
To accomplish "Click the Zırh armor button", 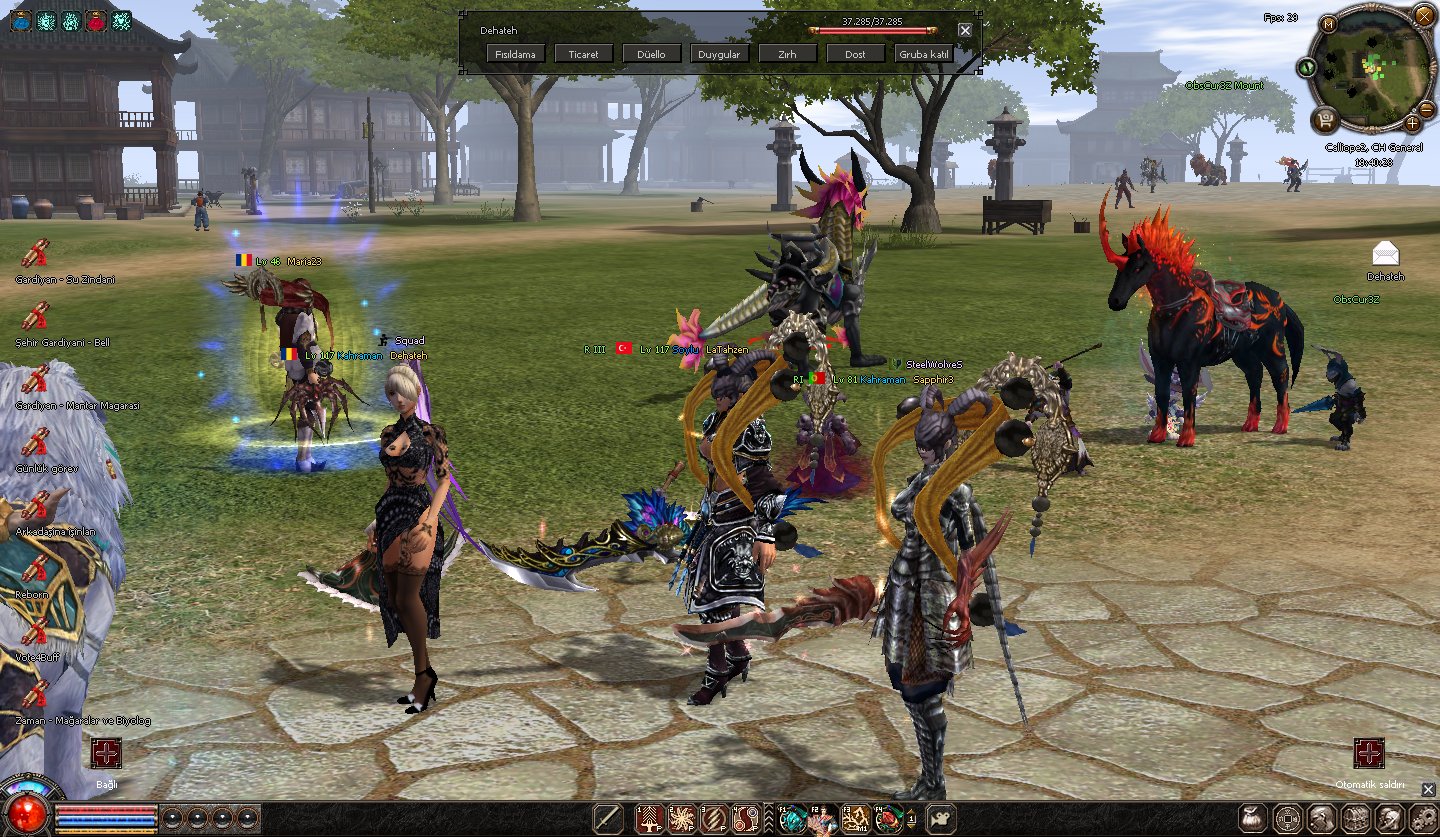I will [787, 54].
